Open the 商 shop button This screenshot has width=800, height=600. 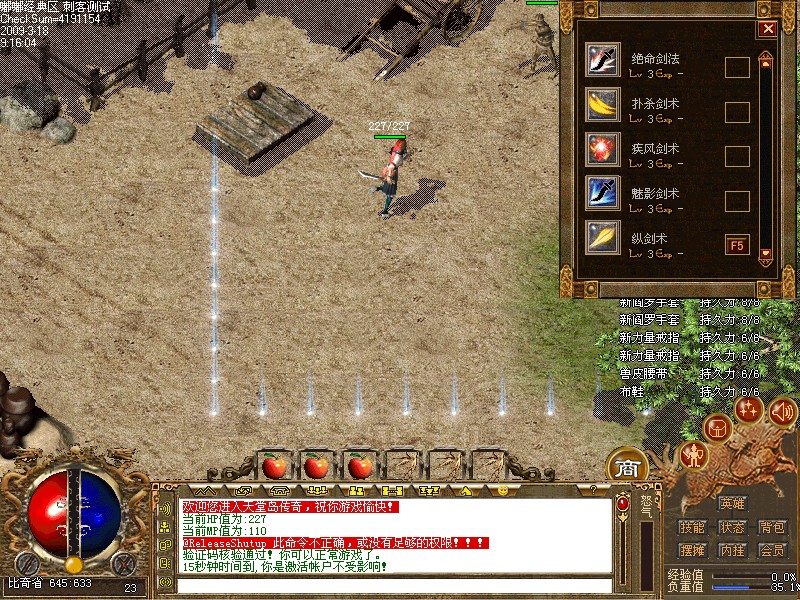coord(627,466)
